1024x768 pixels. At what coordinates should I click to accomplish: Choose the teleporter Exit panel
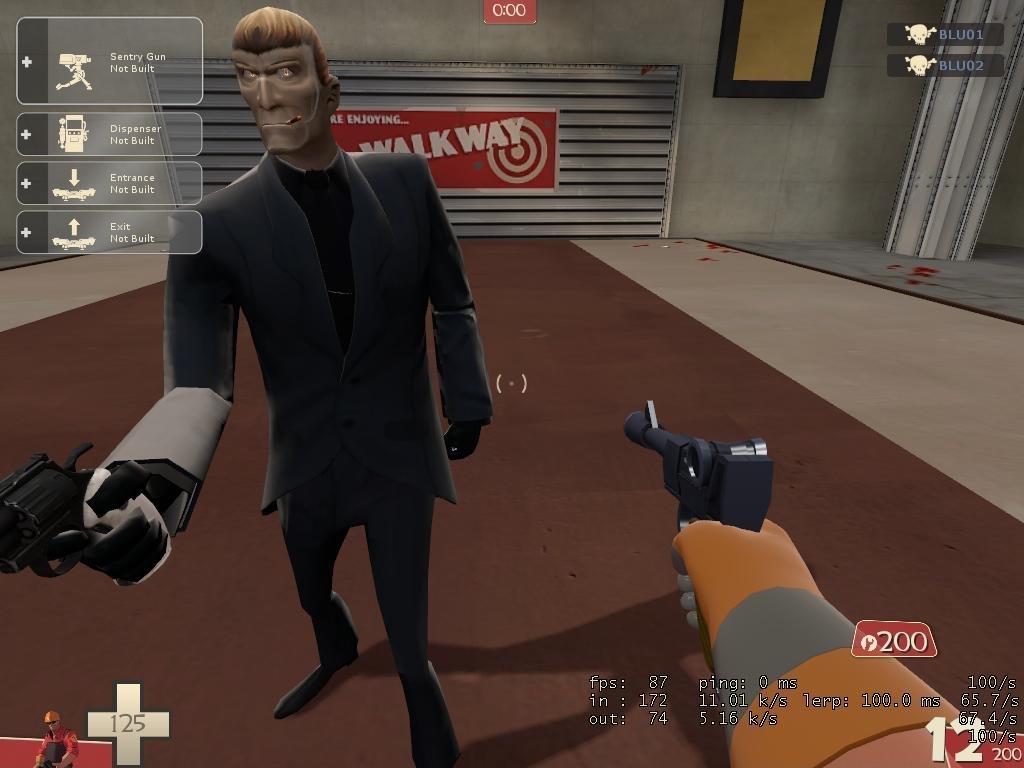(110, 232)
